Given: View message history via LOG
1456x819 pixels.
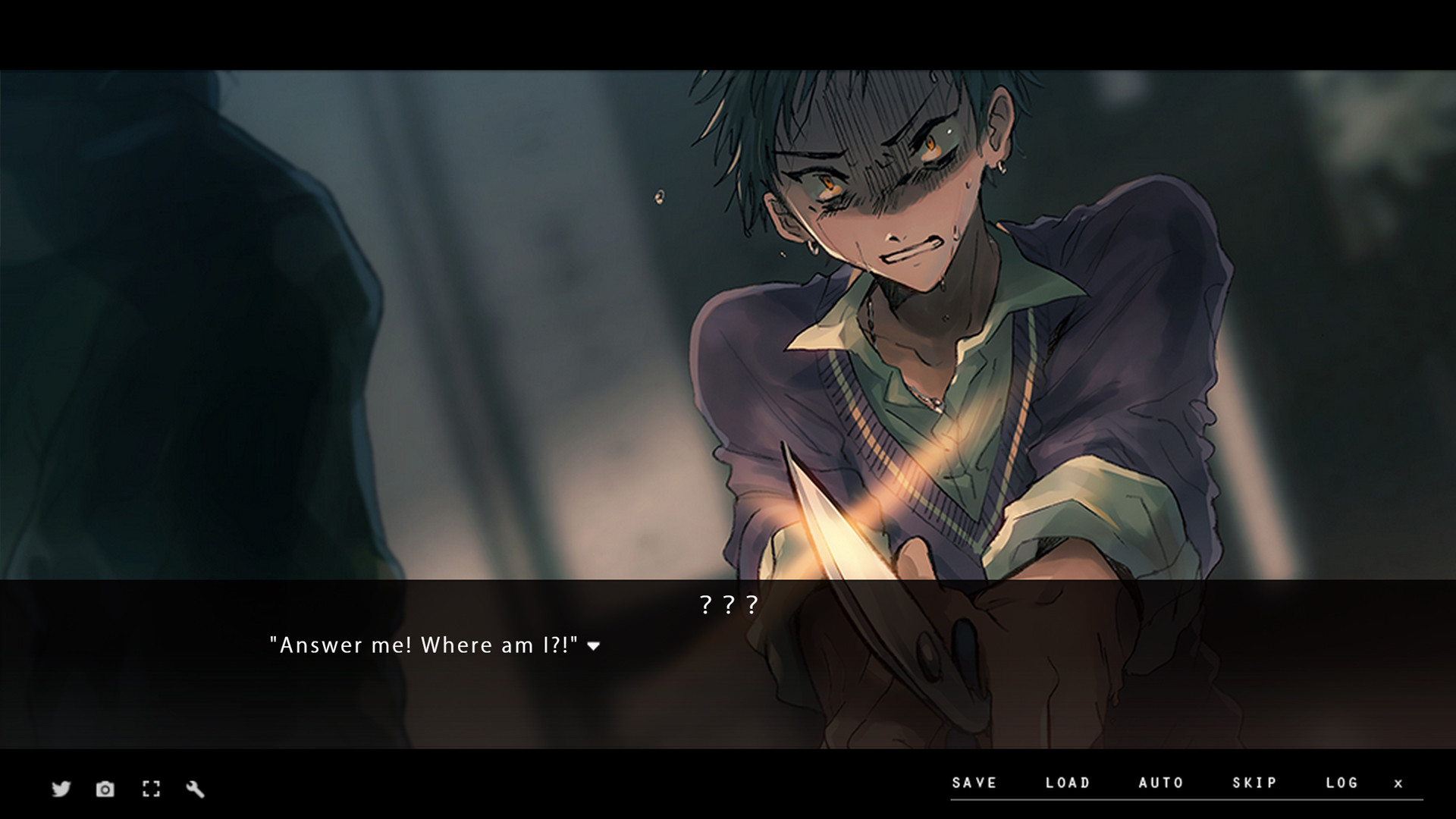Looking at the screenshot, I should (1343, 783).
